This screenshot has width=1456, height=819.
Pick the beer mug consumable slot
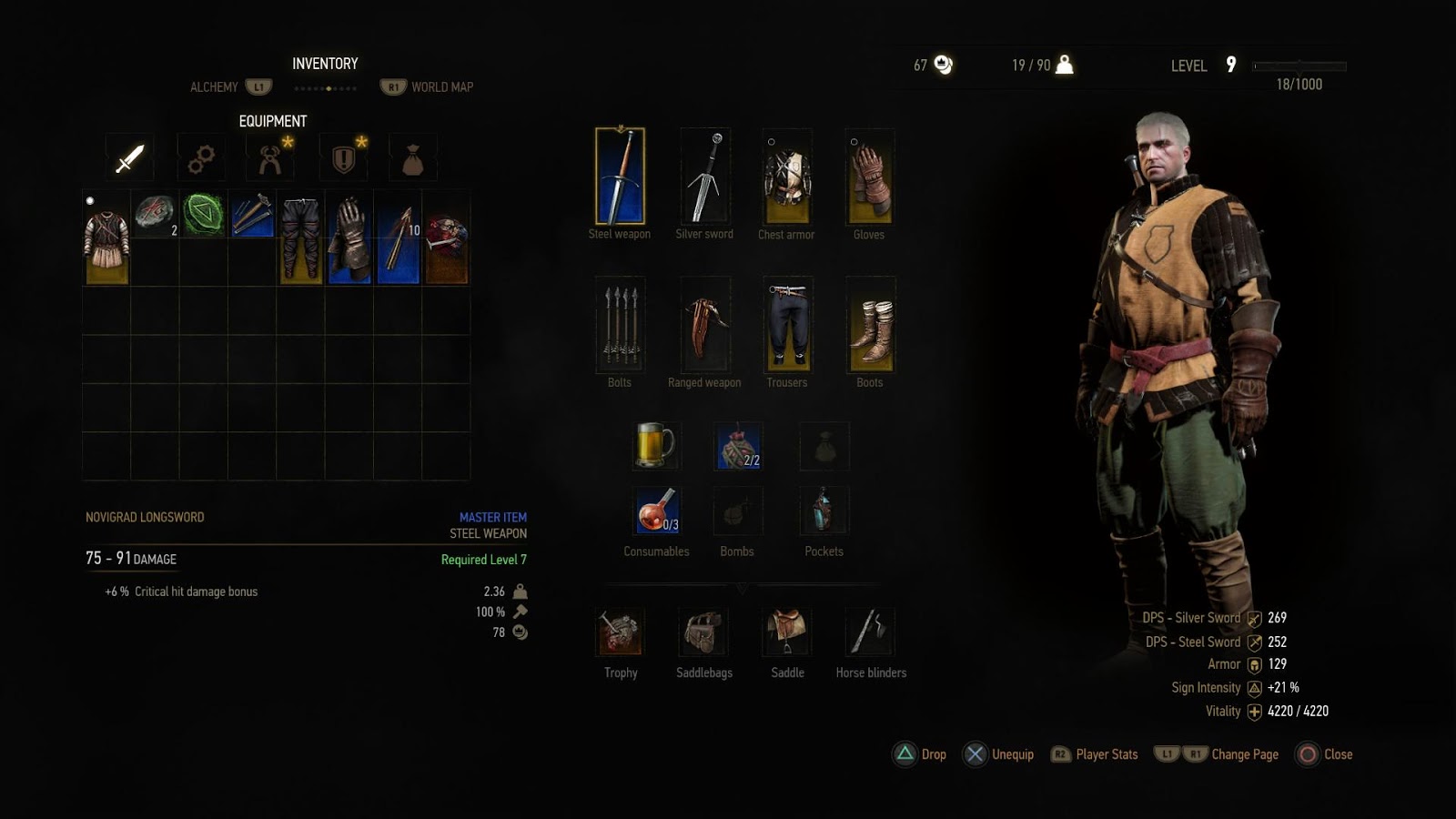[655, 446]
